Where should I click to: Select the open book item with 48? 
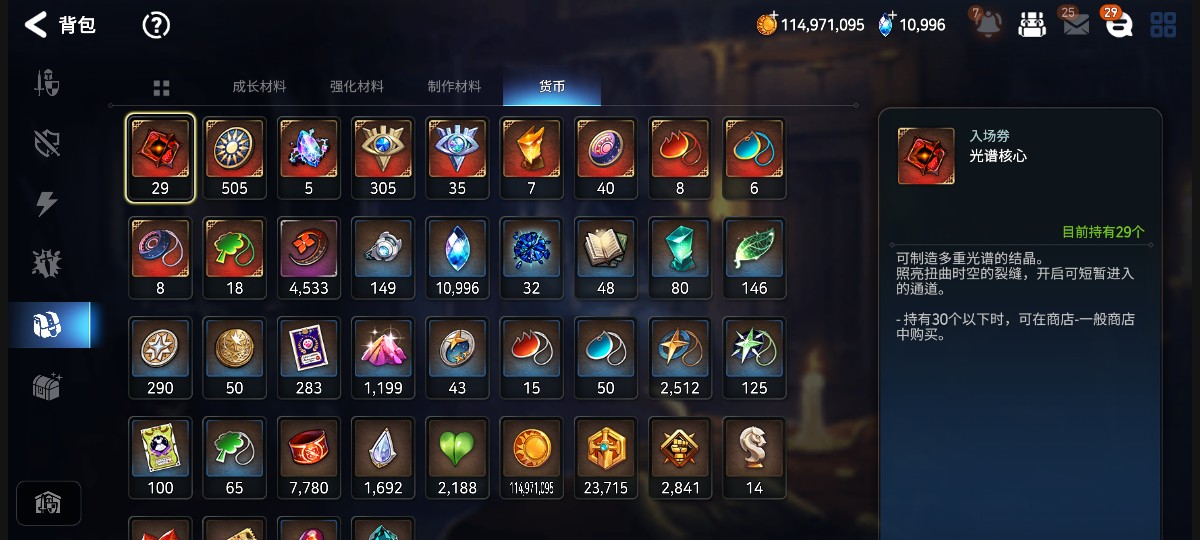point(606,258)
